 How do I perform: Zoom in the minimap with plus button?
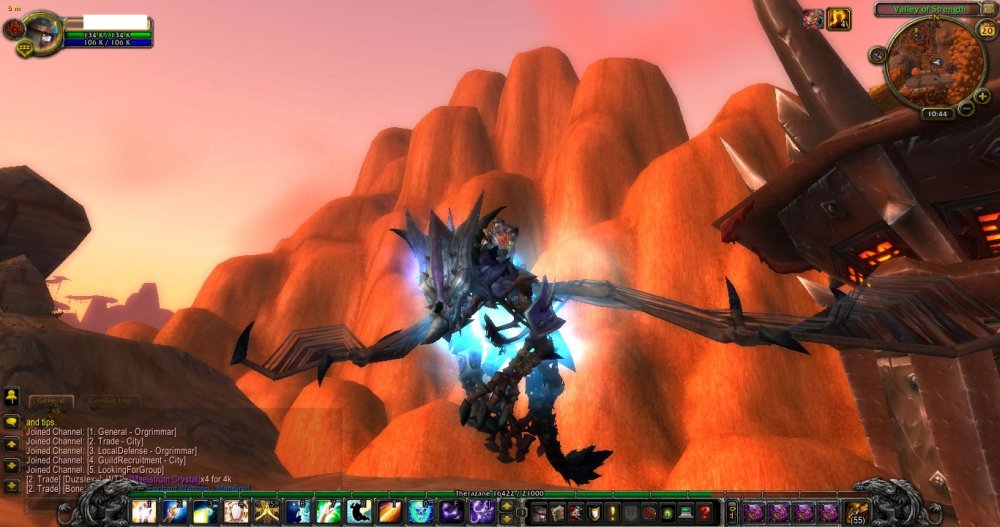point(982,96)
